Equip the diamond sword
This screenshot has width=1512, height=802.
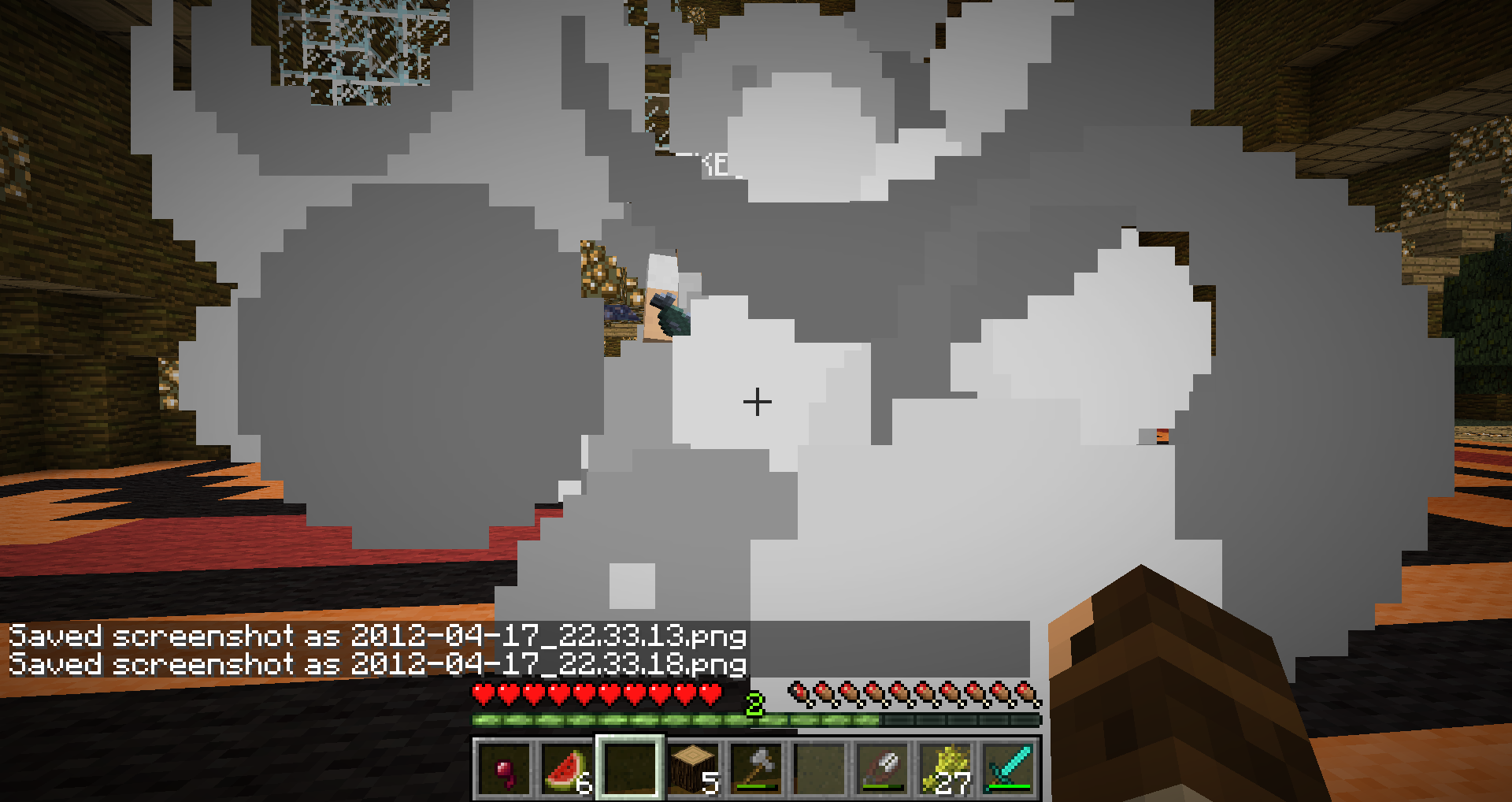tap(1008, 768)
